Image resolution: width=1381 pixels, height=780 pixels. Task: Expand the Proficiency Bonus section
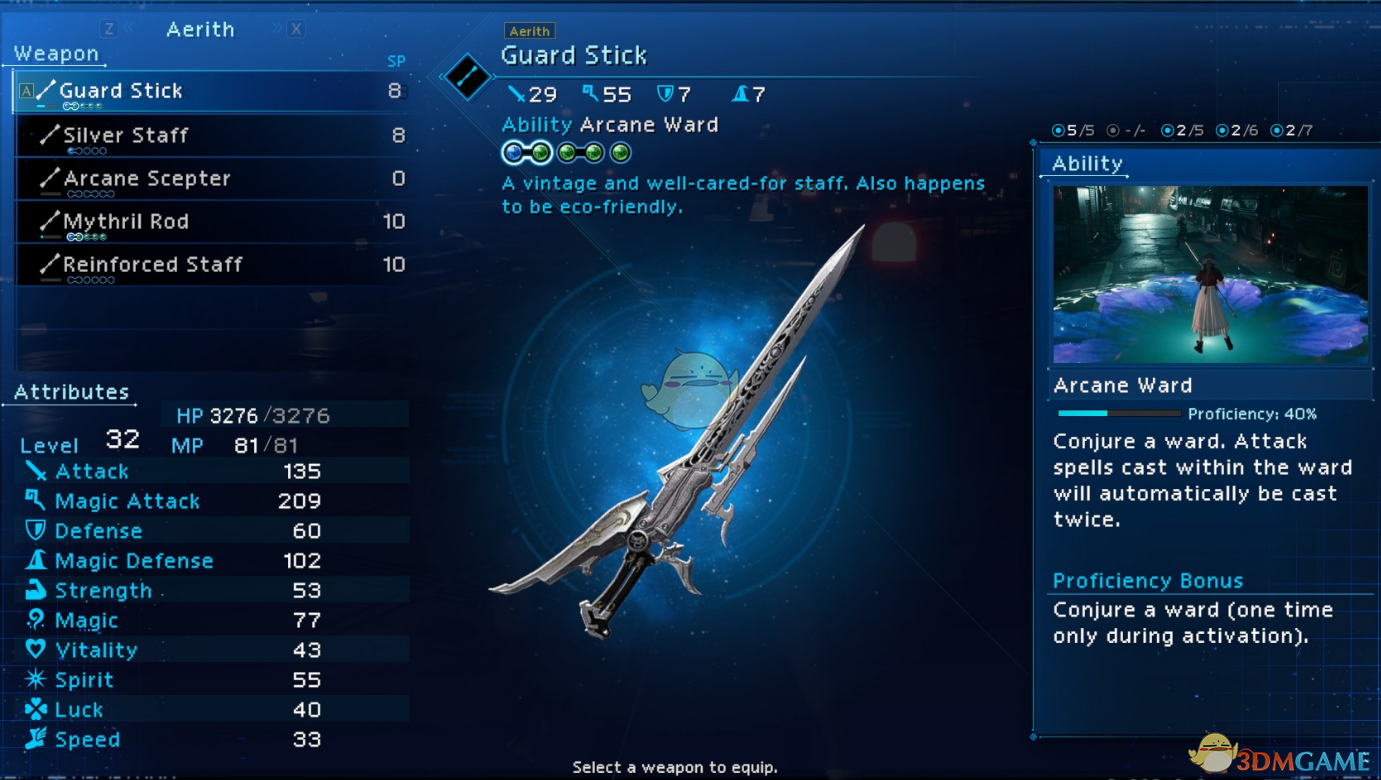point(1148,580)
